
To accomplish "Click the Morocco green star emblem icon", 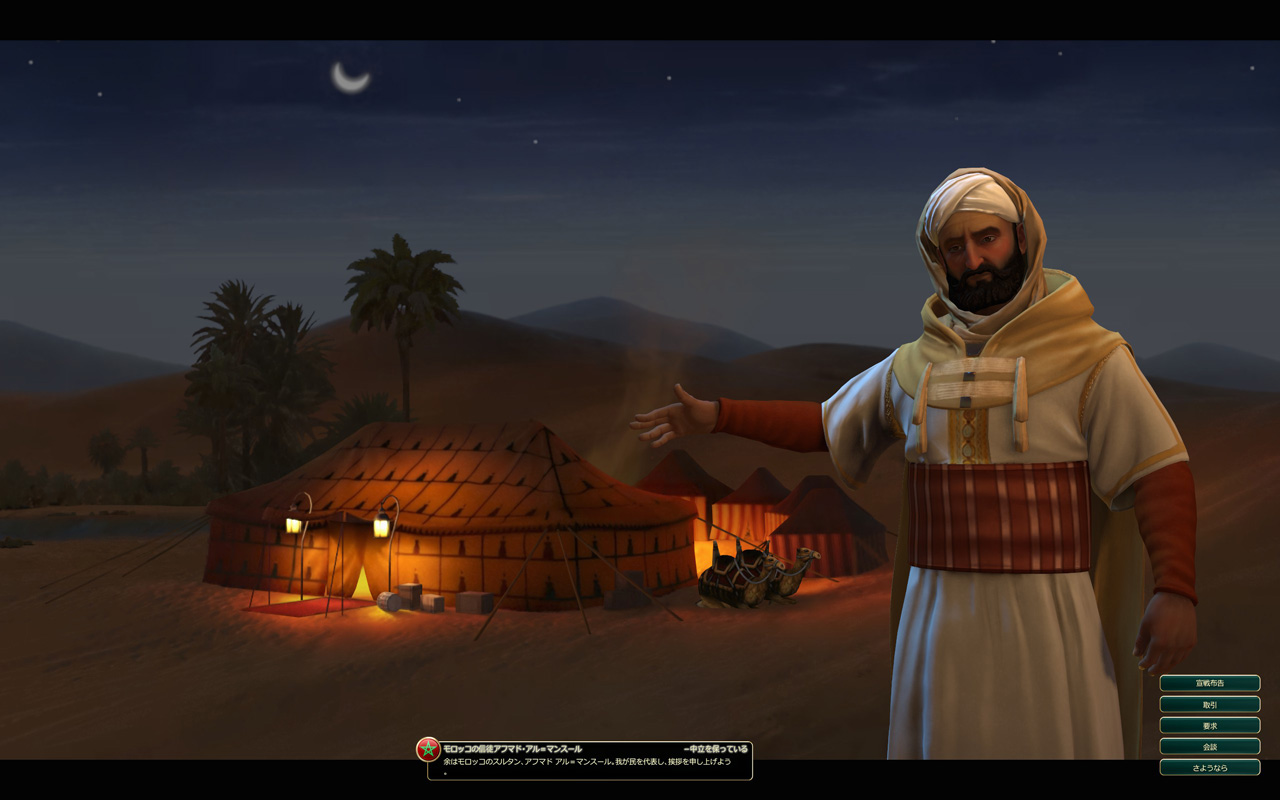I will pos(428,749).
